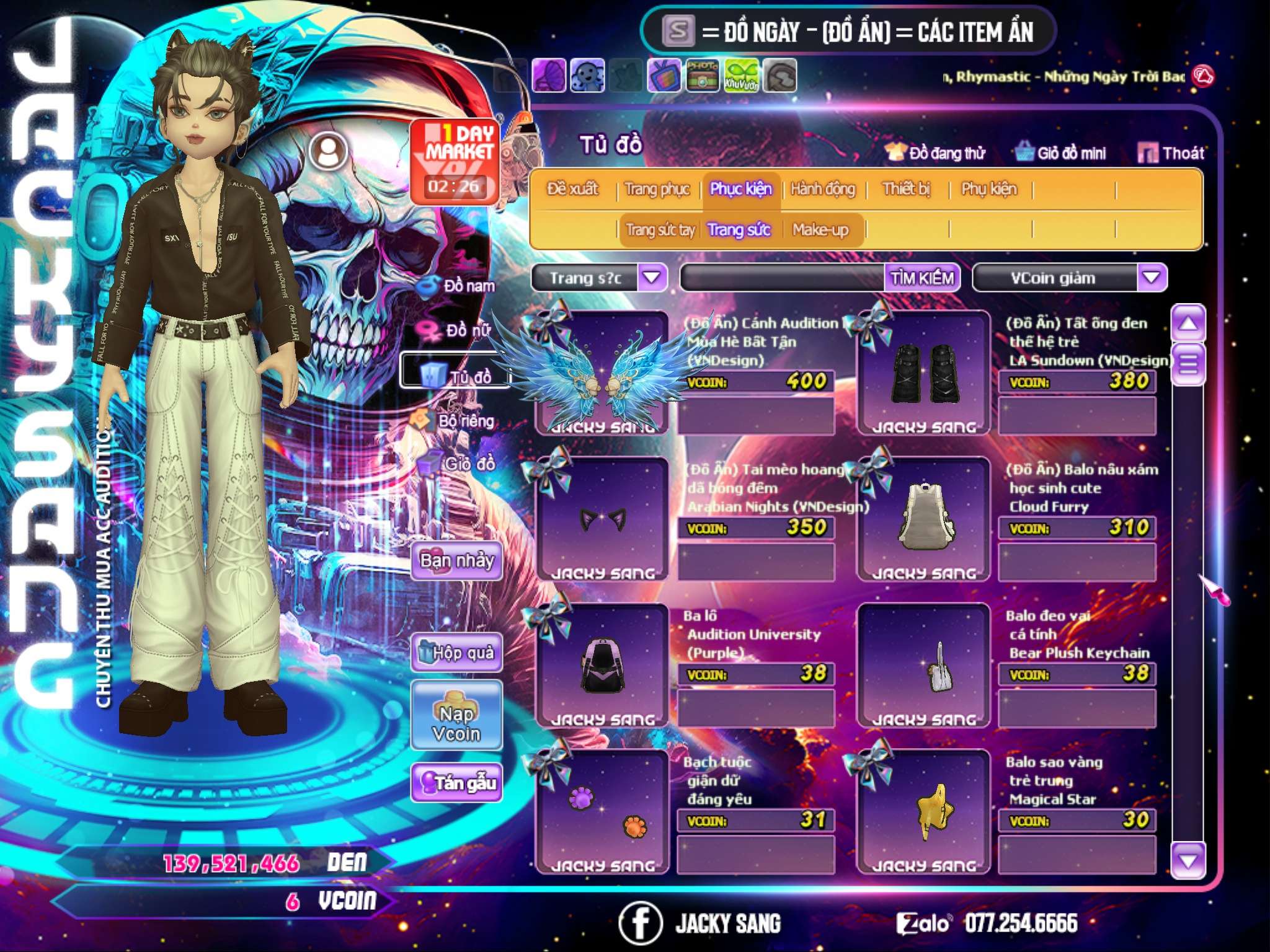
Task: Switch to the Trang phục tab
Action: pos(657,189)
